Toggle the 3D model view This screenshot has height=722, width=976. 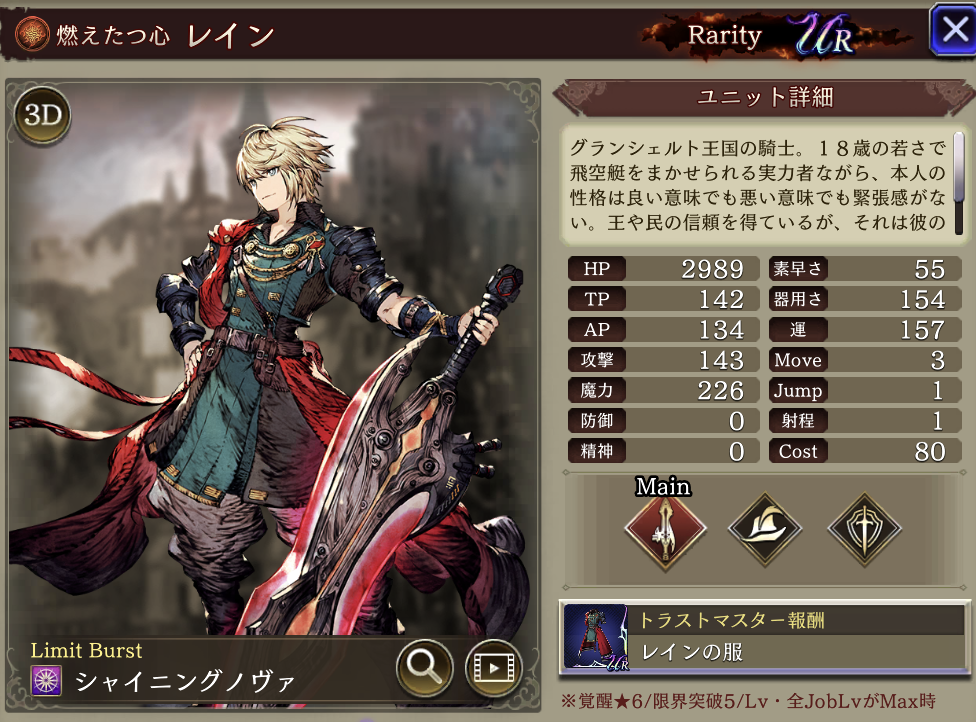click(42, 115)
